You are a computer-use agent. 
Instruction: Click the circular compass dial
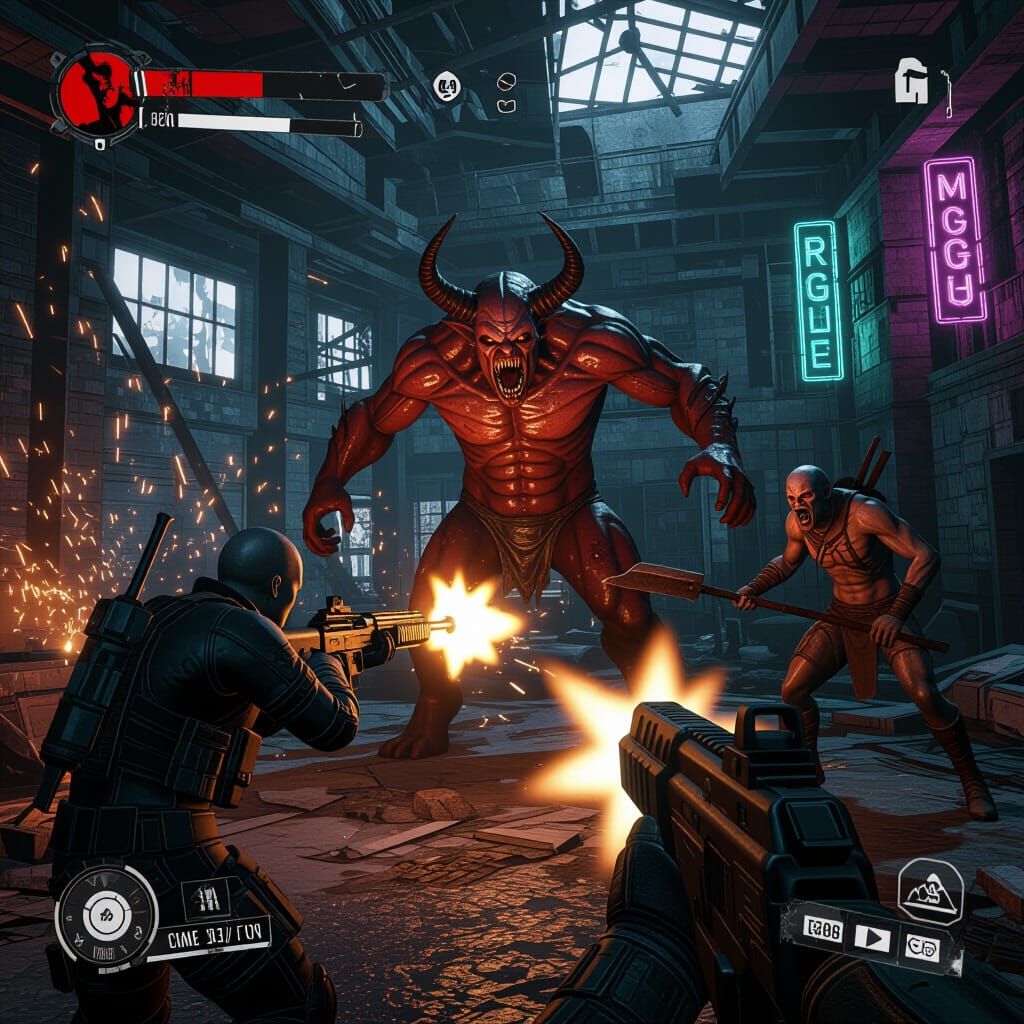click(x=106, y=916)
